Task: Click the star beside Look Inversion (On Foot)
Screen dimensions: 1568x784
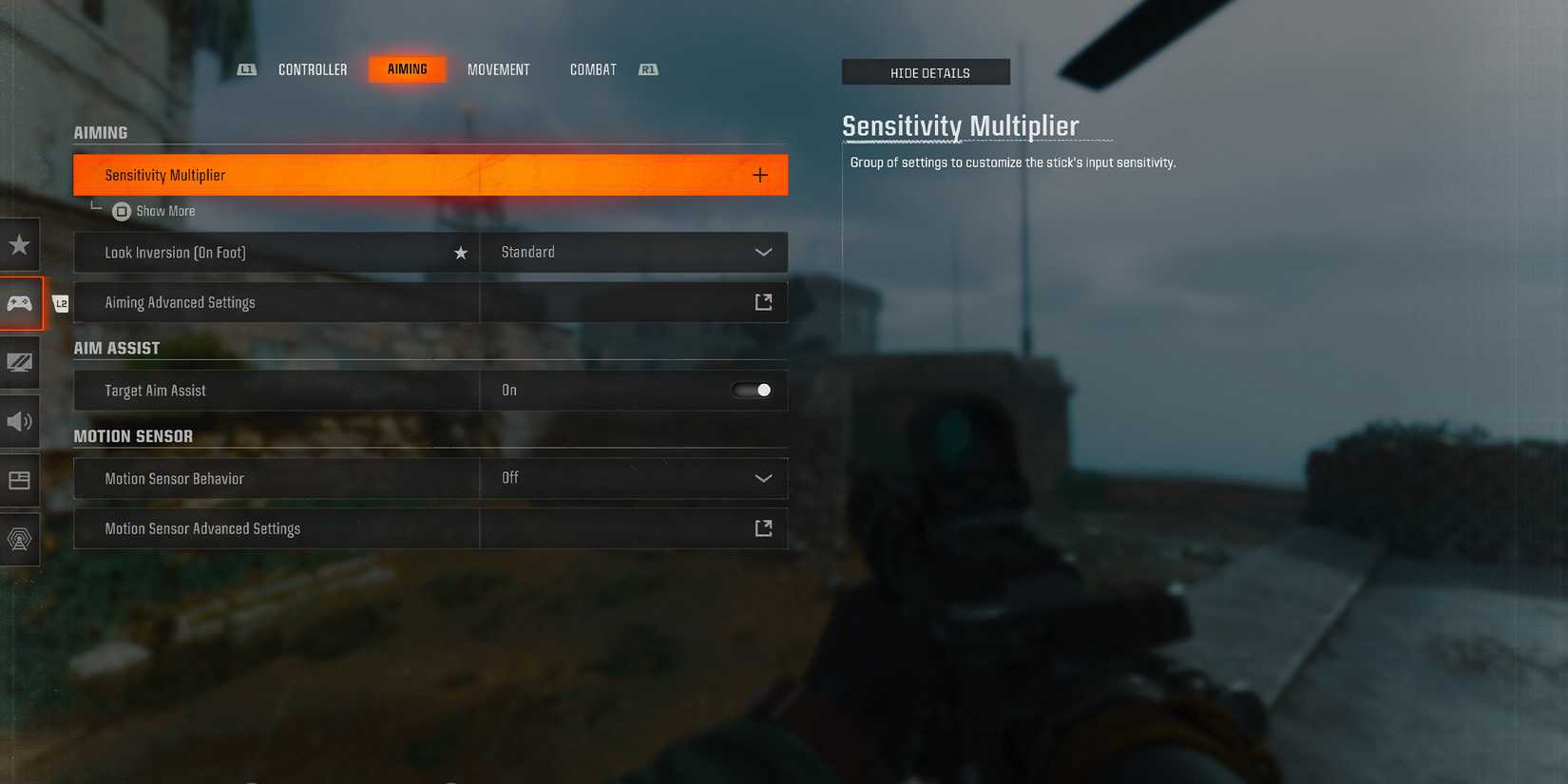Action: pos(461,252)
